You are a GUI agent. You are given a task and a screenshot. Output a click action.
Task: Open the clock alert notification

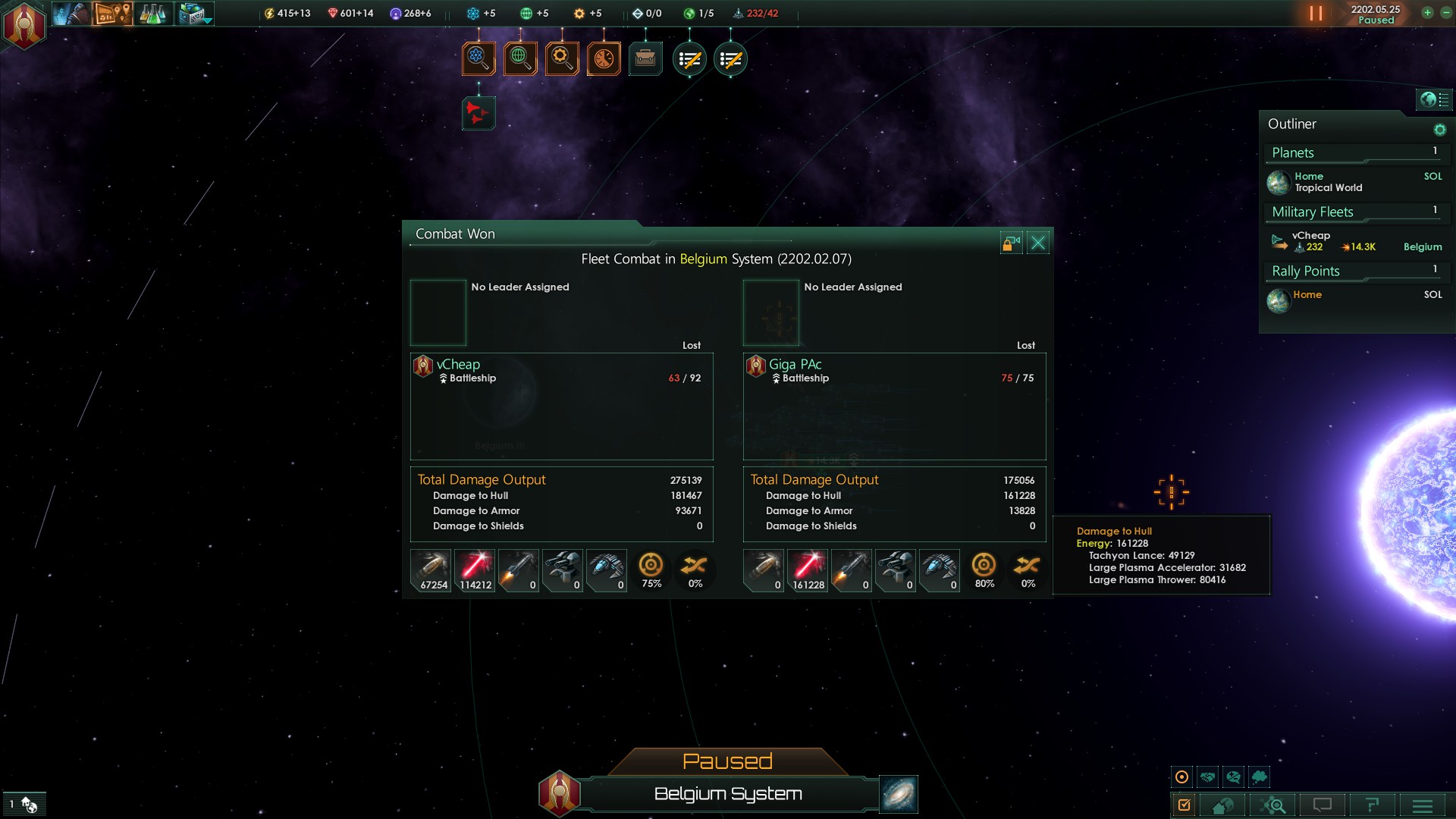604,58
